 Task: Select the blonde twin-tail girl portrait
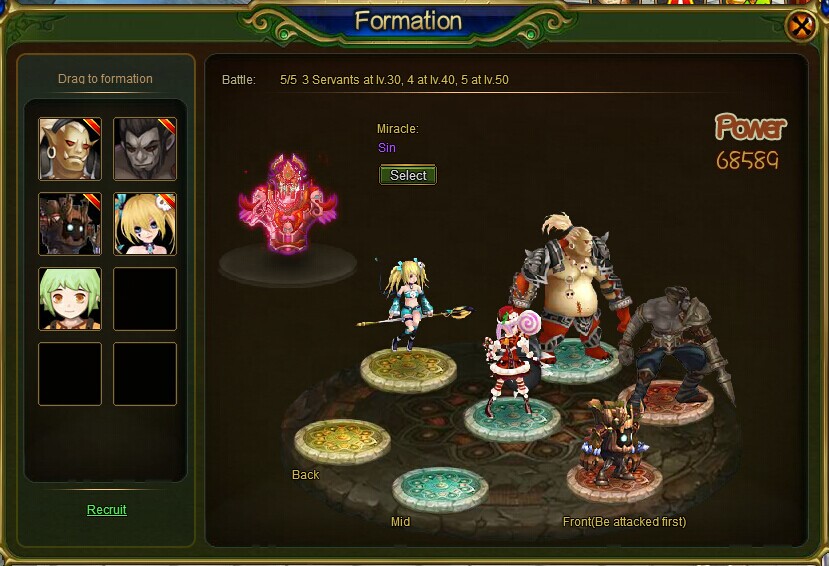tap(145, 224)
